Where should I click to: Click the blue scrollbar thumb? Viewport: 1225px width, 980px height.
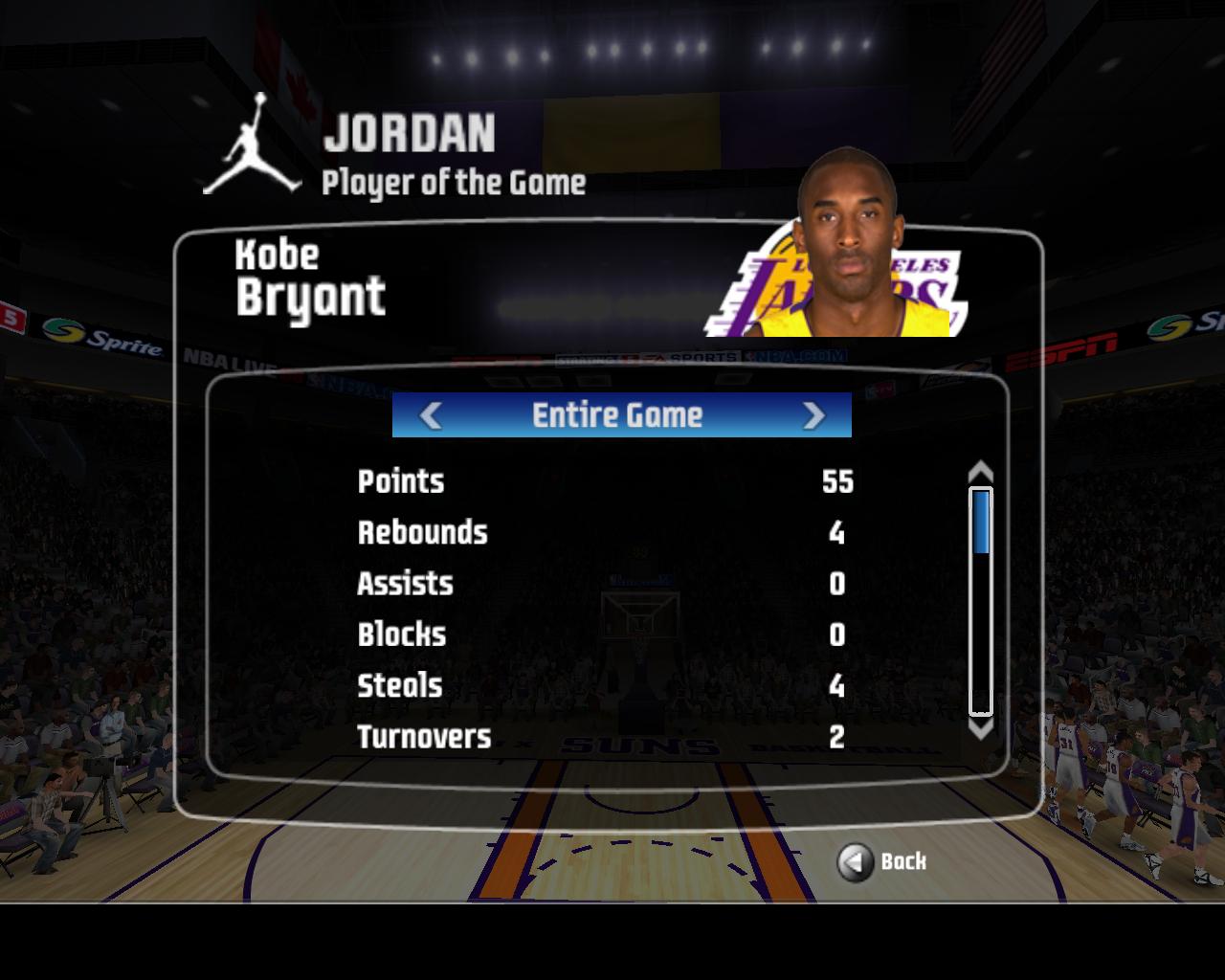[x=981, y=522]
